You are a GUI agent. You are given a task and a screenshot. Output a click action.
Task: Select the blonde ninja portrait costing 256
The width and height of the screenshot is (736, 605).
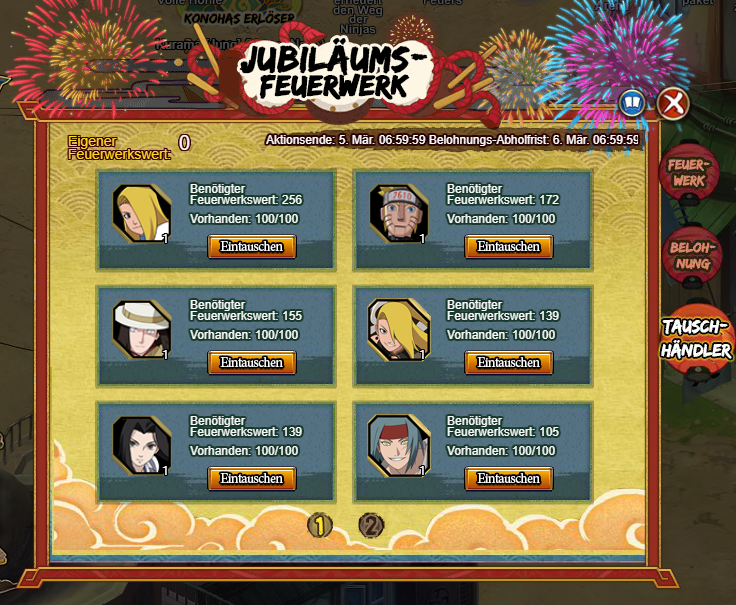click(141, 213)
